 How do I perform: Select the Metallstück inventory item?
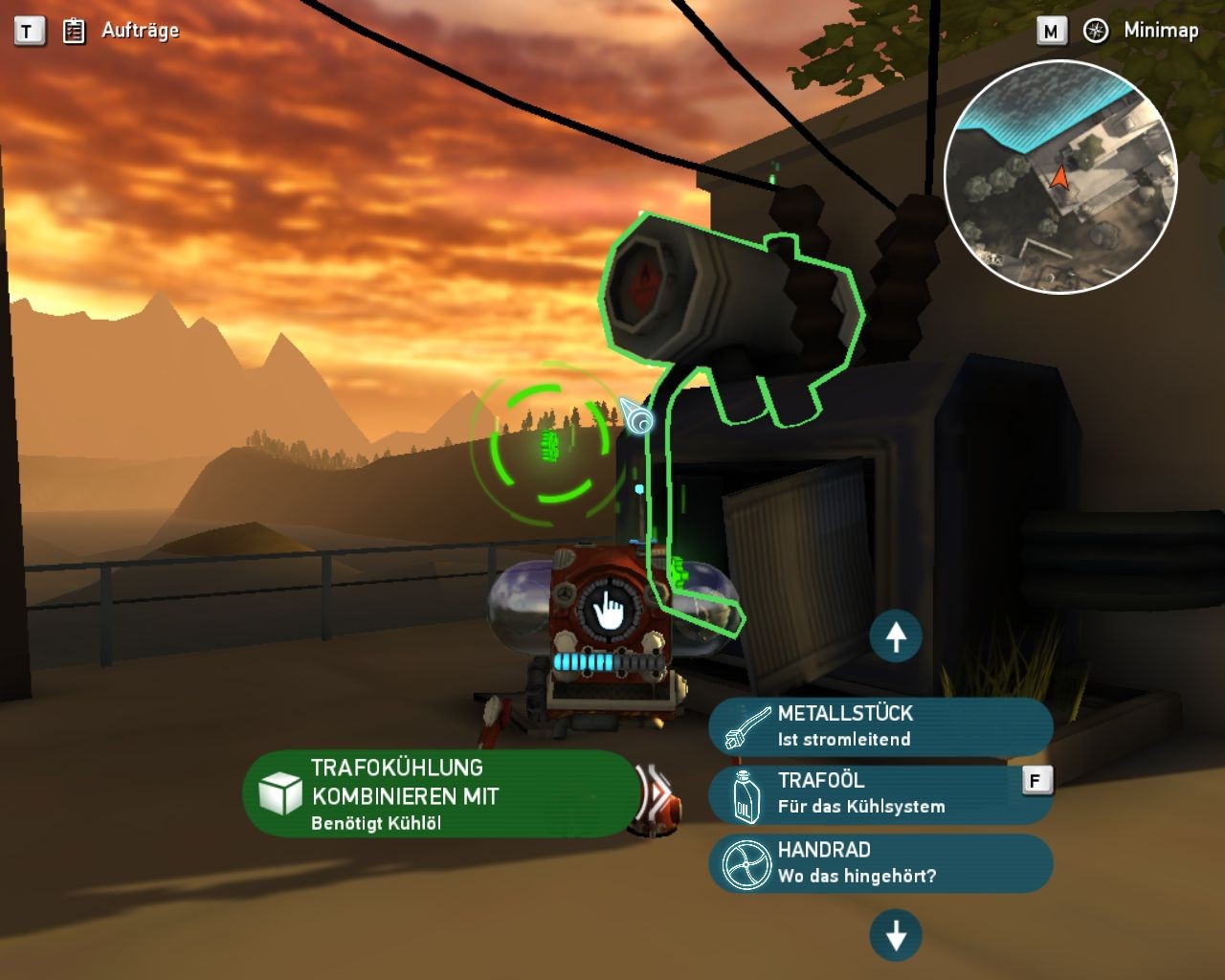tap(880, 725)
